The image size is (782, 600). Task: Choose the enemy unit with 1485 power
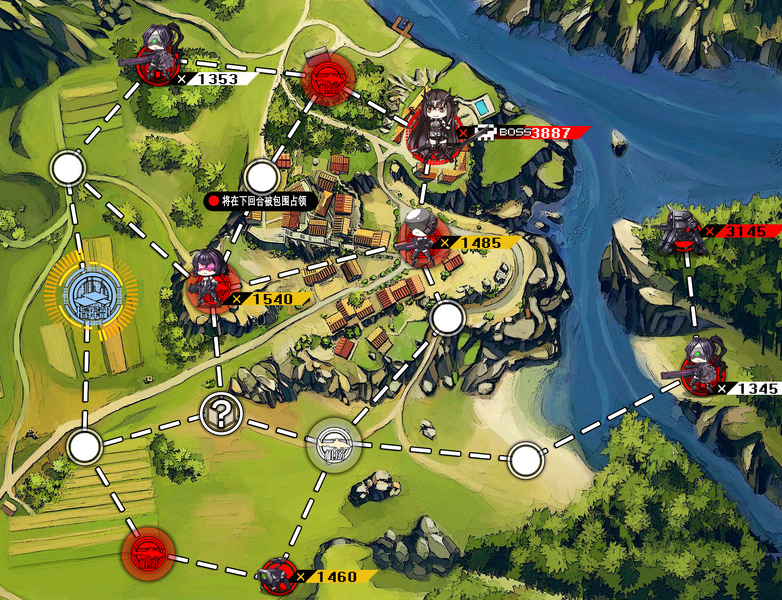(420, 238)
